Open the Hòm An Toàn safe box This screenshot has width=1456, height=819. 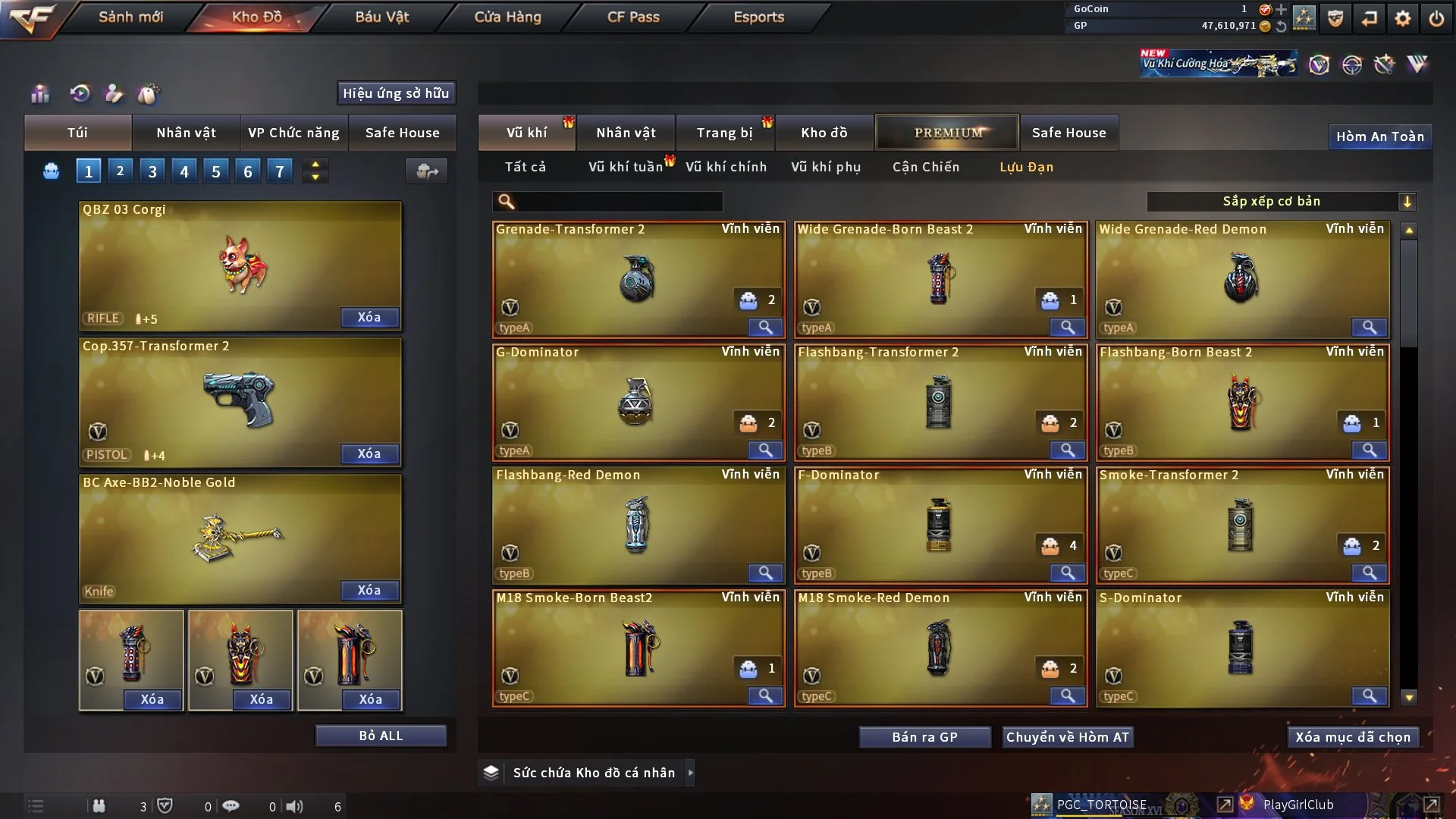click(x=1379, y=136)
